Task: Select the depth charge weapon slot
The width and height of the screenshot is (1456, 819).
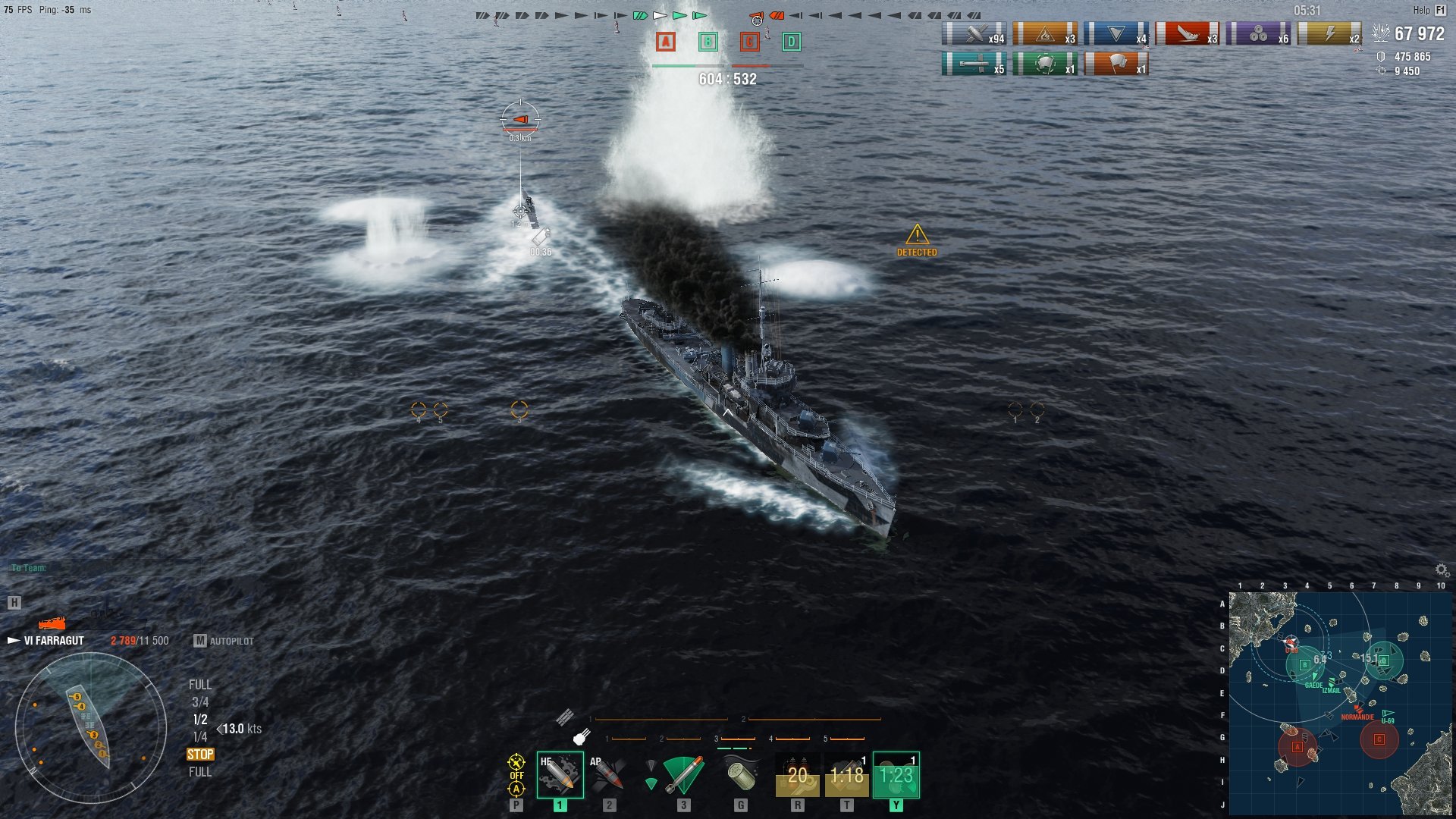Action: 741,775
